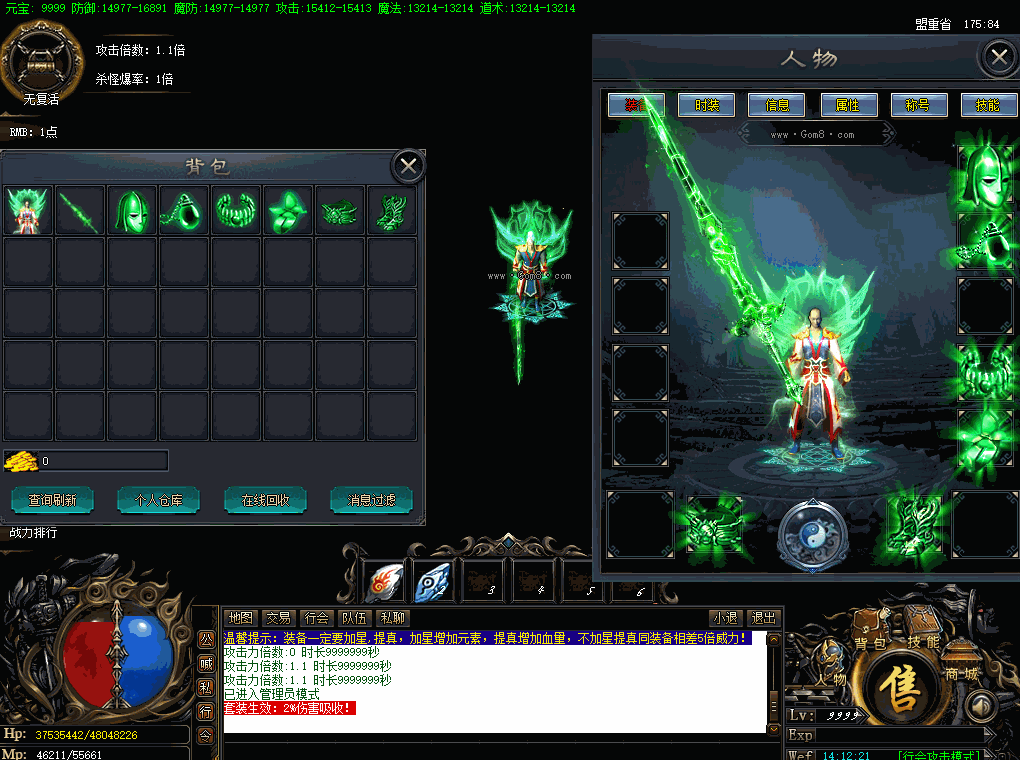Close the 背包 backpack window
The image size is (1020, 760).
408,166
